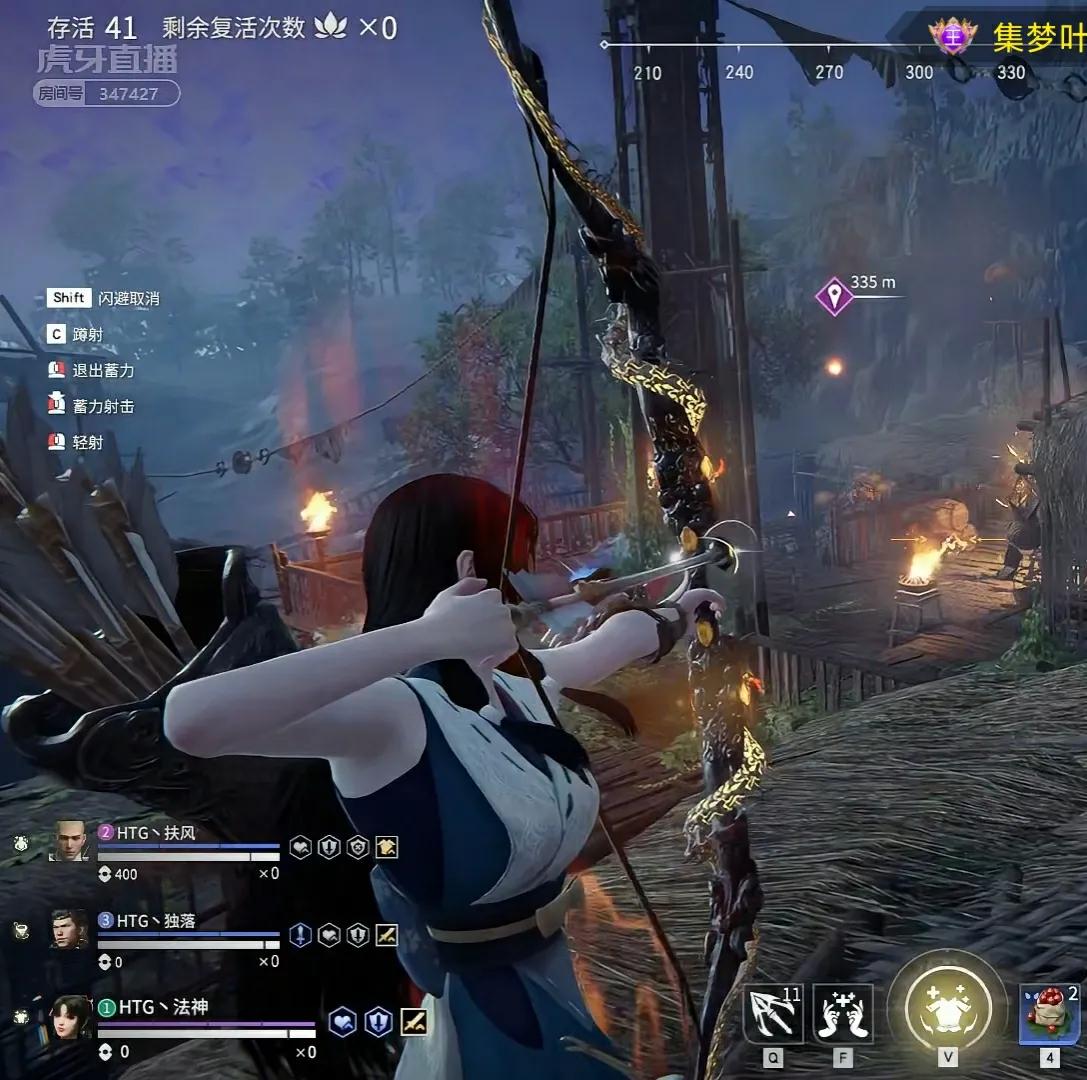Image resolution: width=1087 pixels, height=1080 pixels.
Task: Inspect the gold armor icon beside 扶风
Action: point(387,847)
